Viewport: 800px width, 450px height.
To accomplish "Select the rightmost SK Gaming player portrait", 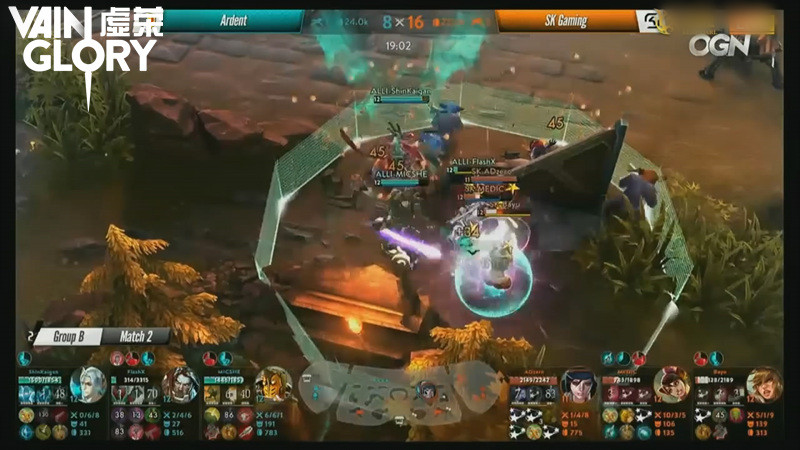I will pos(764,385).
